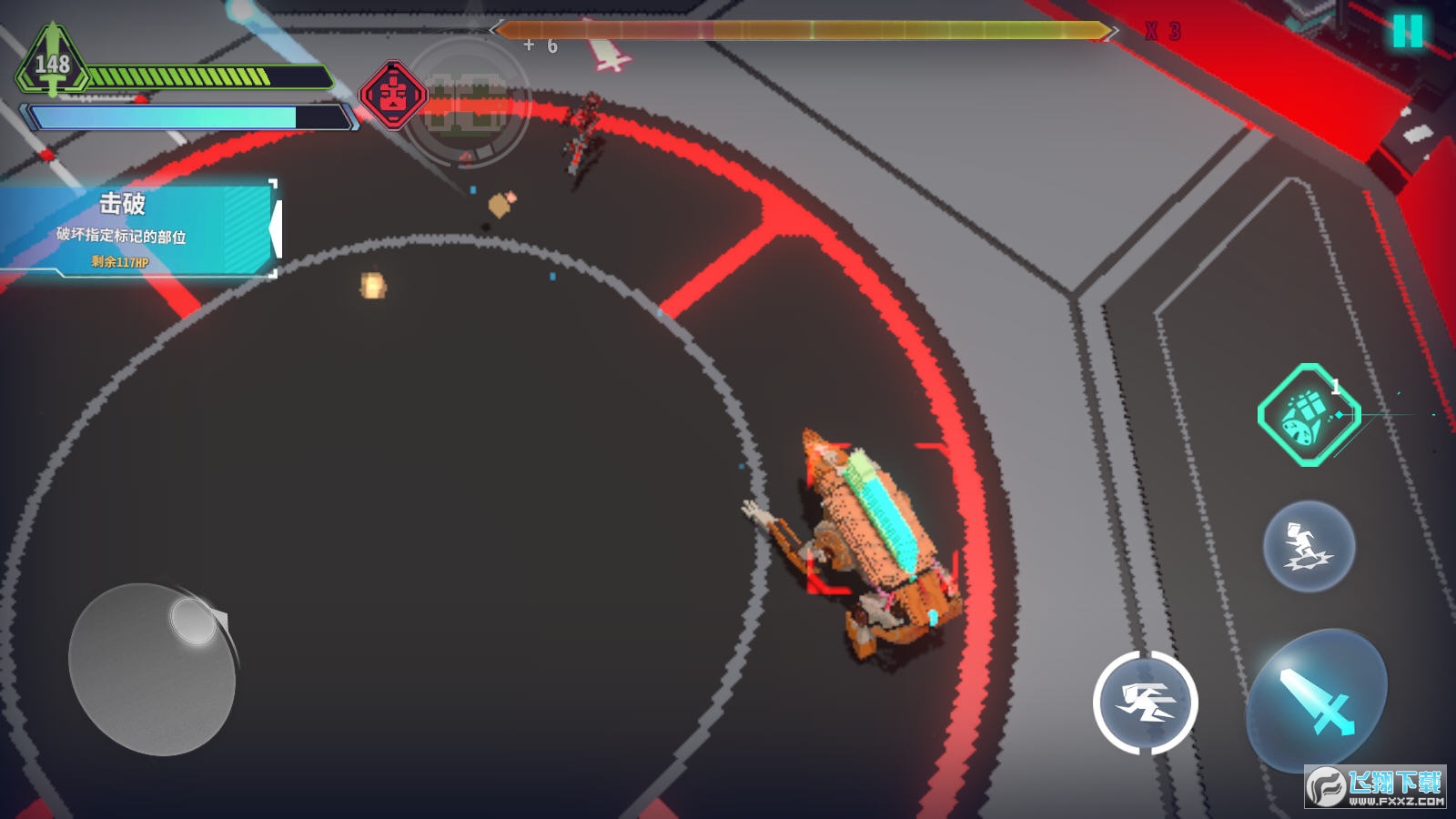1456x819 pixels.
Task: Click the 击破 objective title
Action: [123, 205]
